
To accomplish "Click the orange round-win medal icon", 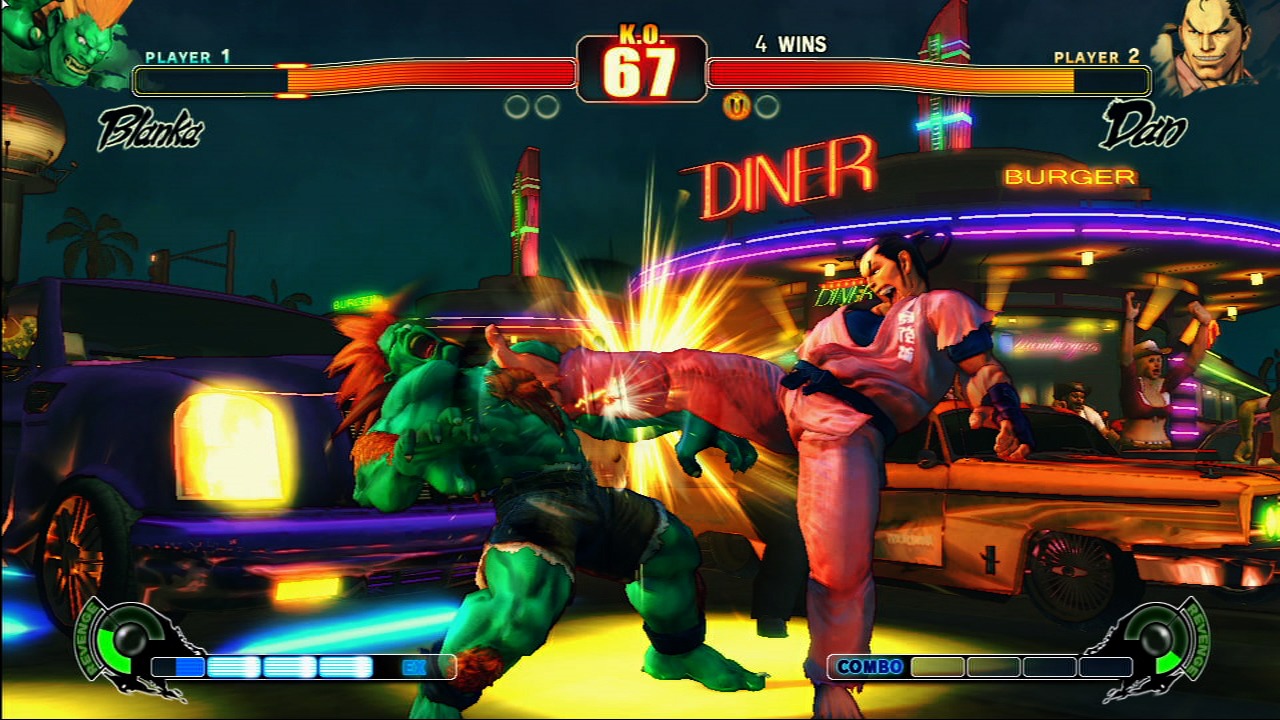I will pyautogui.click(x=737, y=106).
